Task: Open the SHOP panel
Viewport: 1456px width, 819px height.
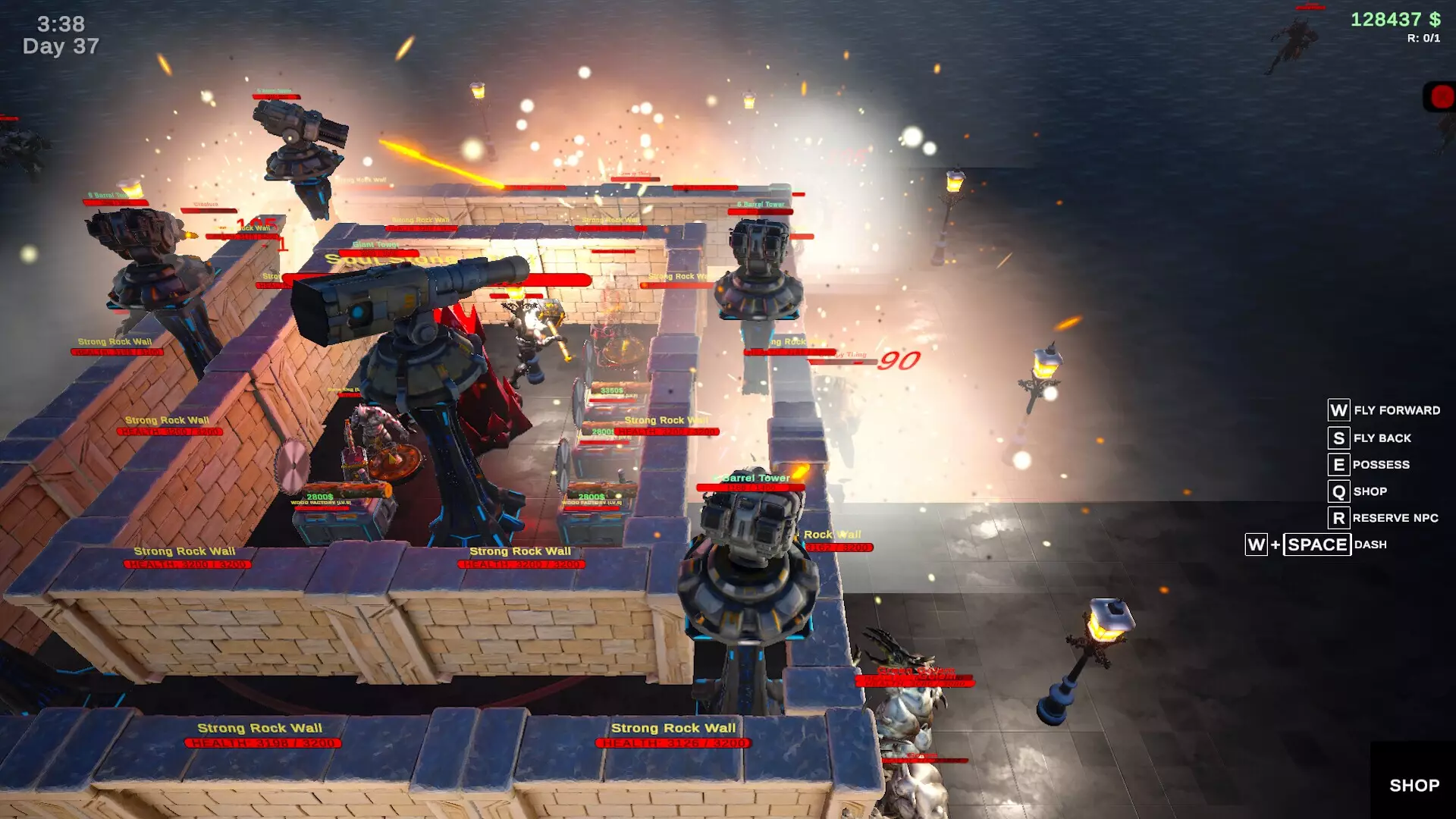Action: tap(1414, 785)
